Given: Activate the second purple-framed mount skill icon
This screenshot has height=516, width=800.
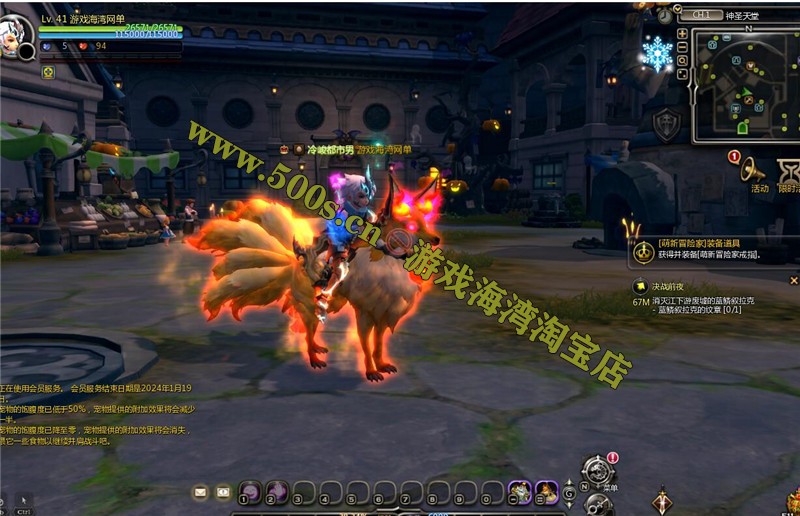Looking at the screenshot, I should click(x=546, y=491).
